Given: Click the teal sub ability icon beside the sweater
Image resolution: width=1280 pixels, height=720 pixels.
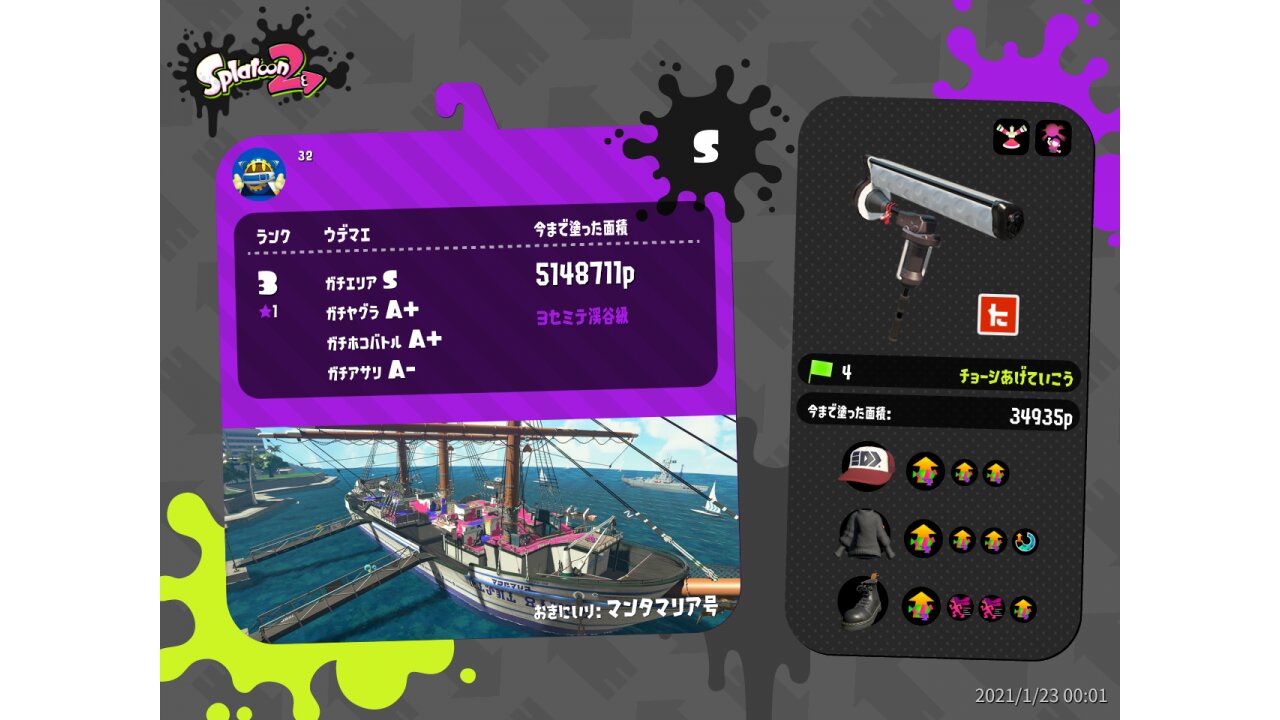Looking at the screenshot, I should 1025,542.
